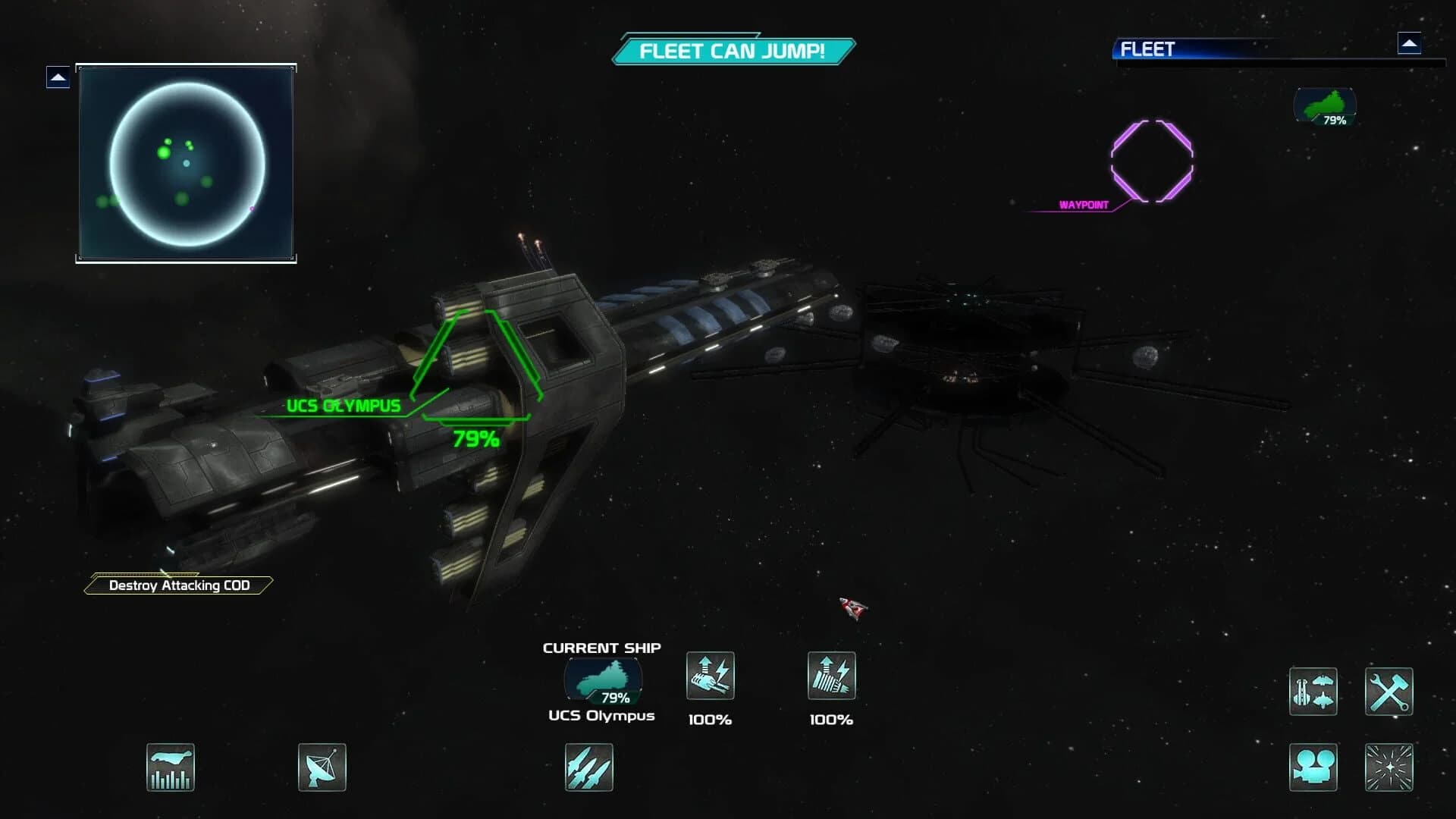Click the UCS Olympus ship label
Viewport: 1456px width, 819px height.
[x=344, y=406]
